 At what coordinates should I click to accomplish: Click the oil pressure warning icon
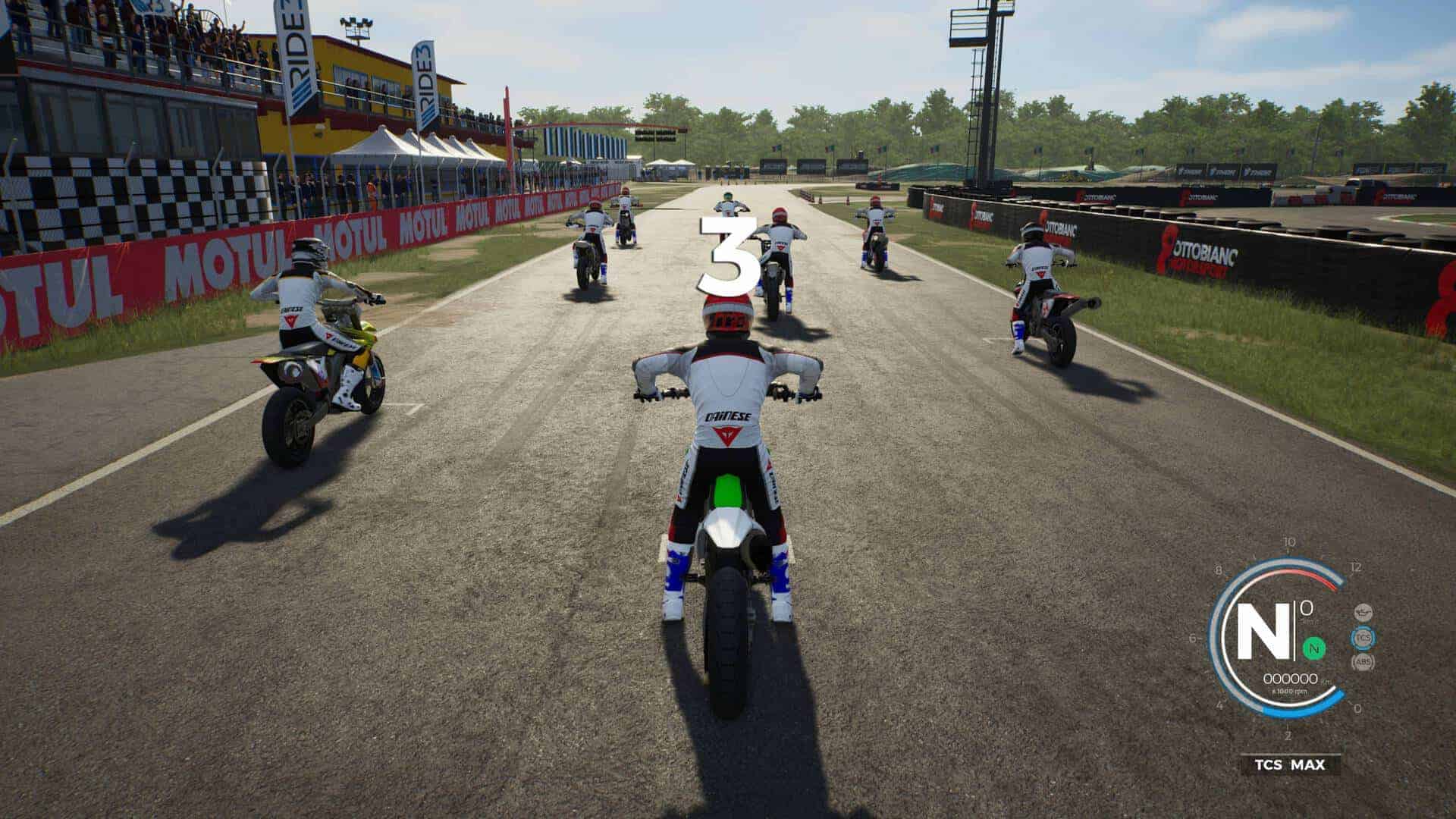coord(1363,612)
